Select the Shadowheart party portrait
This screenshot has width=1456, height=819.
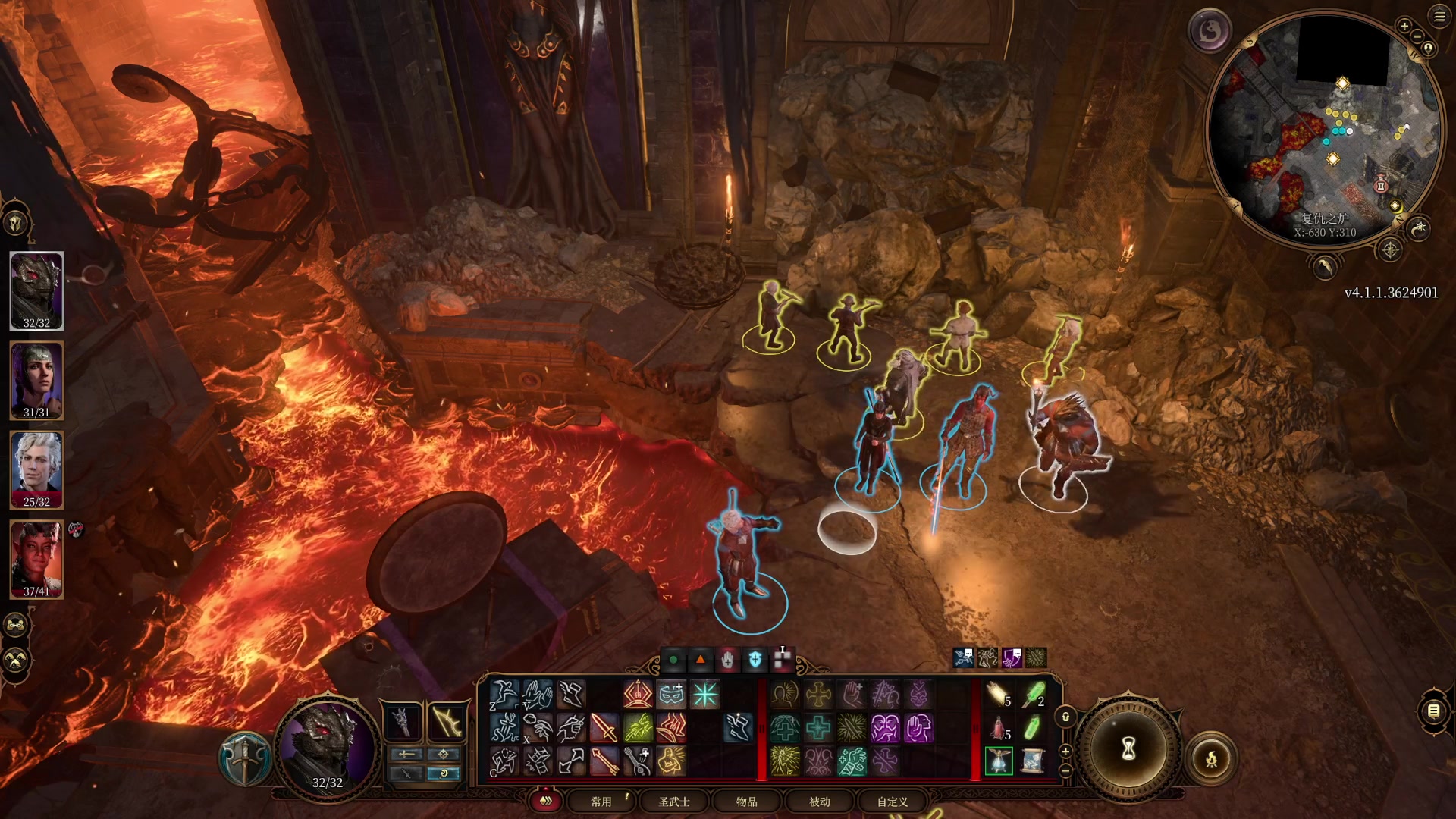click(36, 380)
